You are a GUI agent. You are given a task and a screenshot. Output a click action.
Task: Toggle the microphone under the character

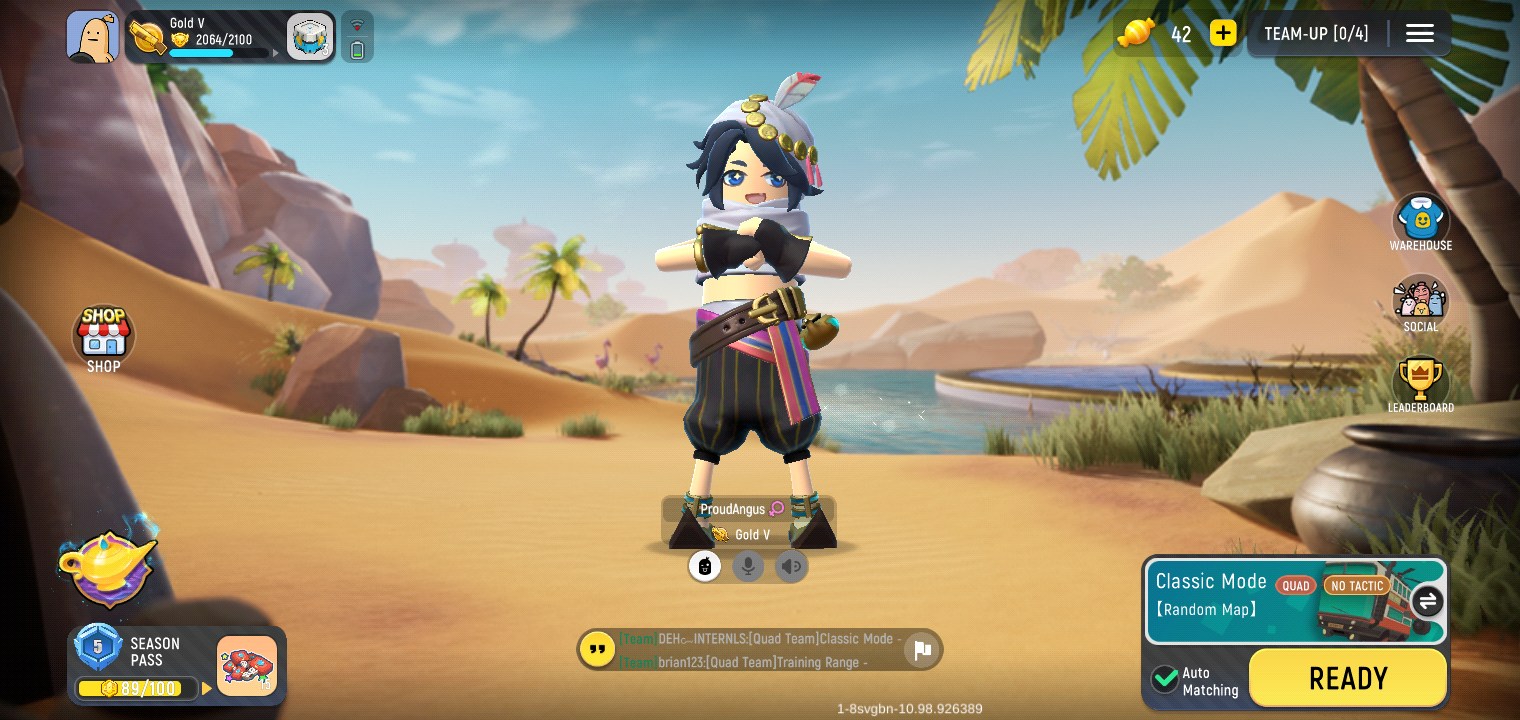pyautogui.click(x=748, y=567)
